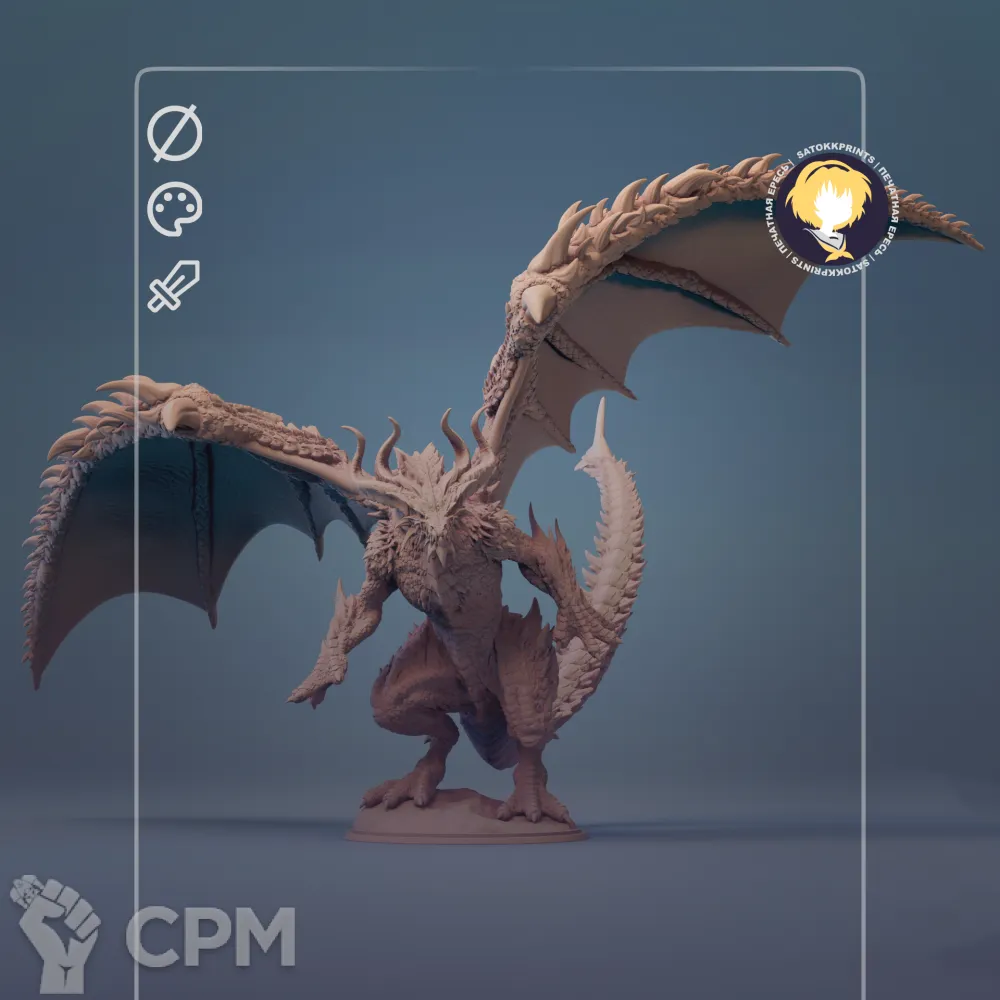Viewport: 1000px width, 1000px height.
Task: Choose the pixel sword icon
Action: coord(174,285)
